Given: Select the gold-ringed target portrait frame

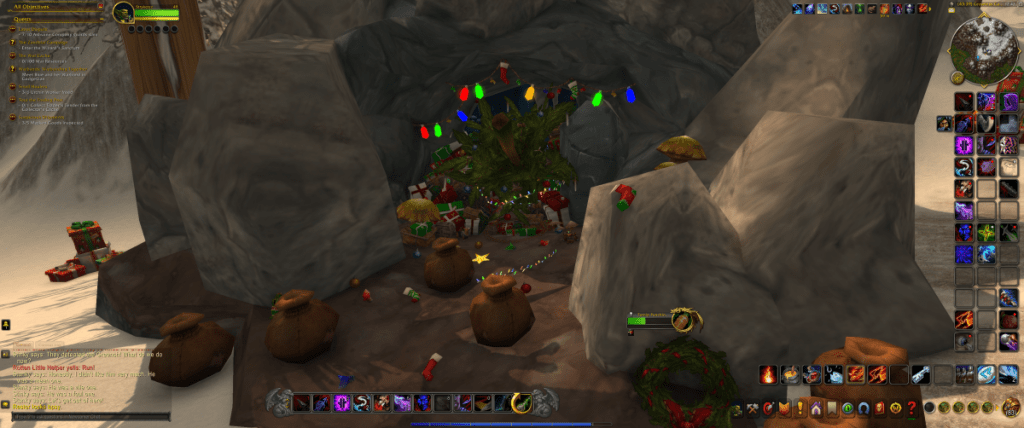Looking at the screenshot, I should 683,320.
